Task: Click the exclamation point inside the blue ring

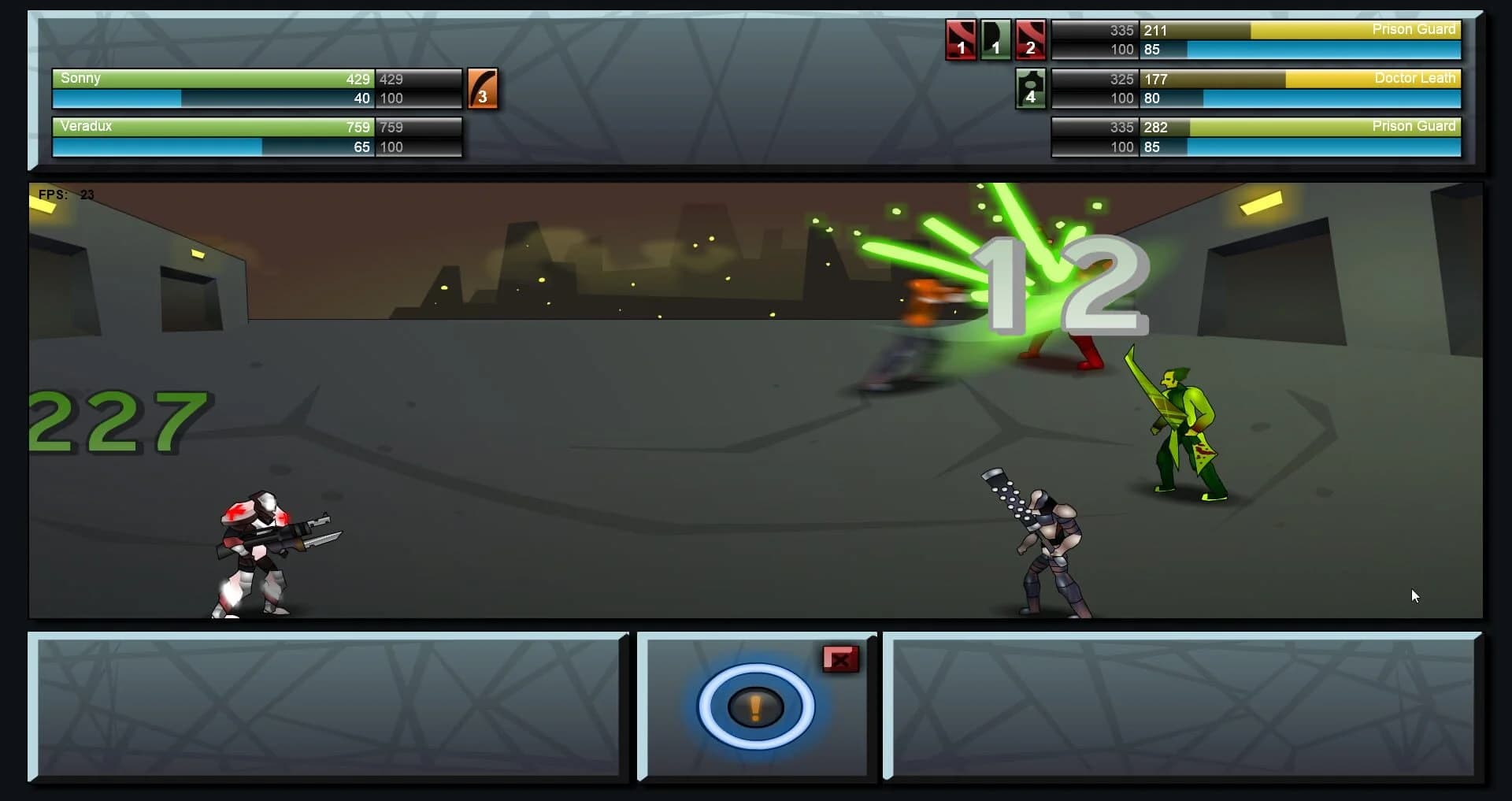Action: 754,706
